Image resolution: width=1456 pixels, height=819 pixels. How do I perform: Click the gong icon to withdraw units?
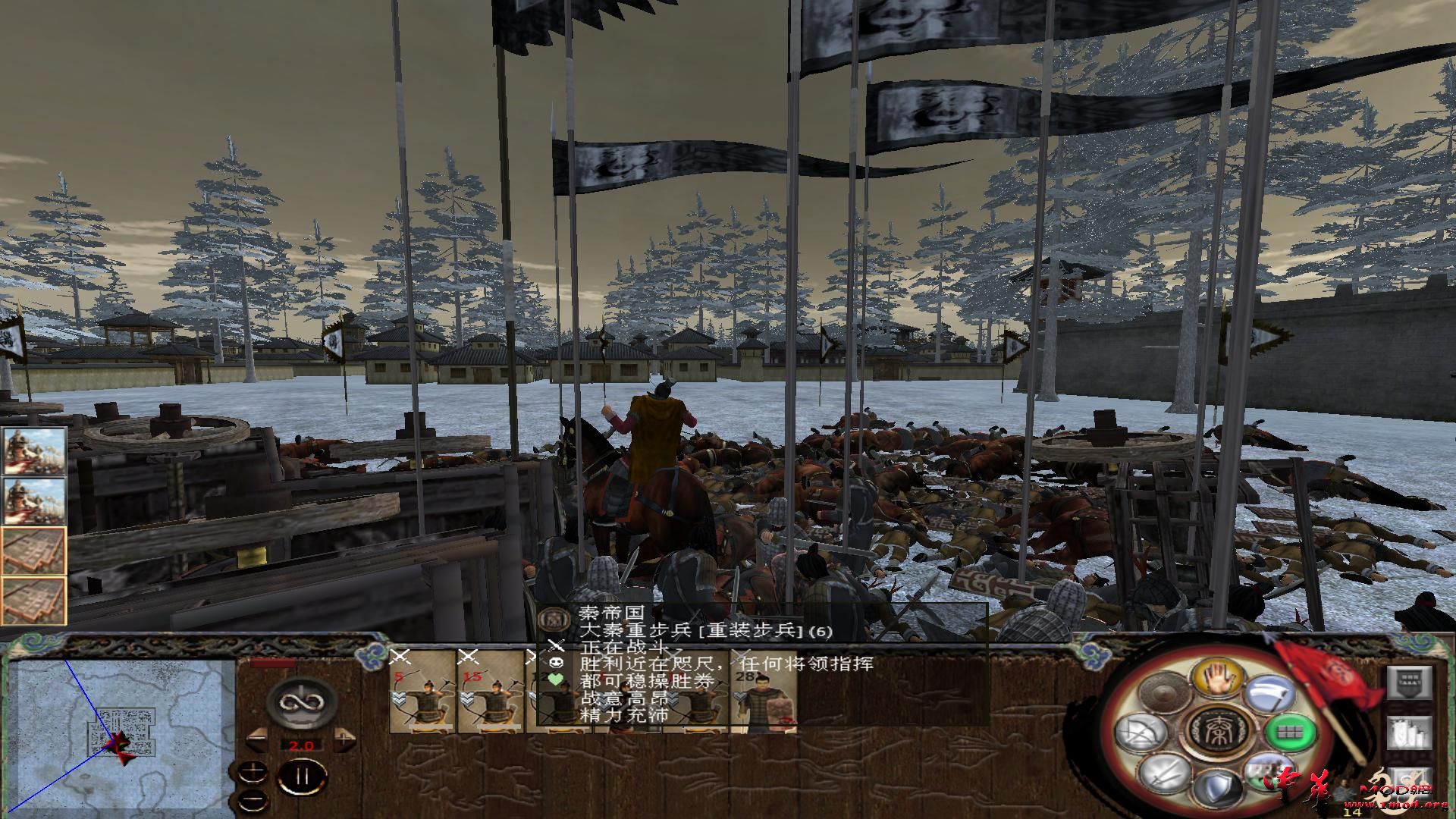[1164, 692]
